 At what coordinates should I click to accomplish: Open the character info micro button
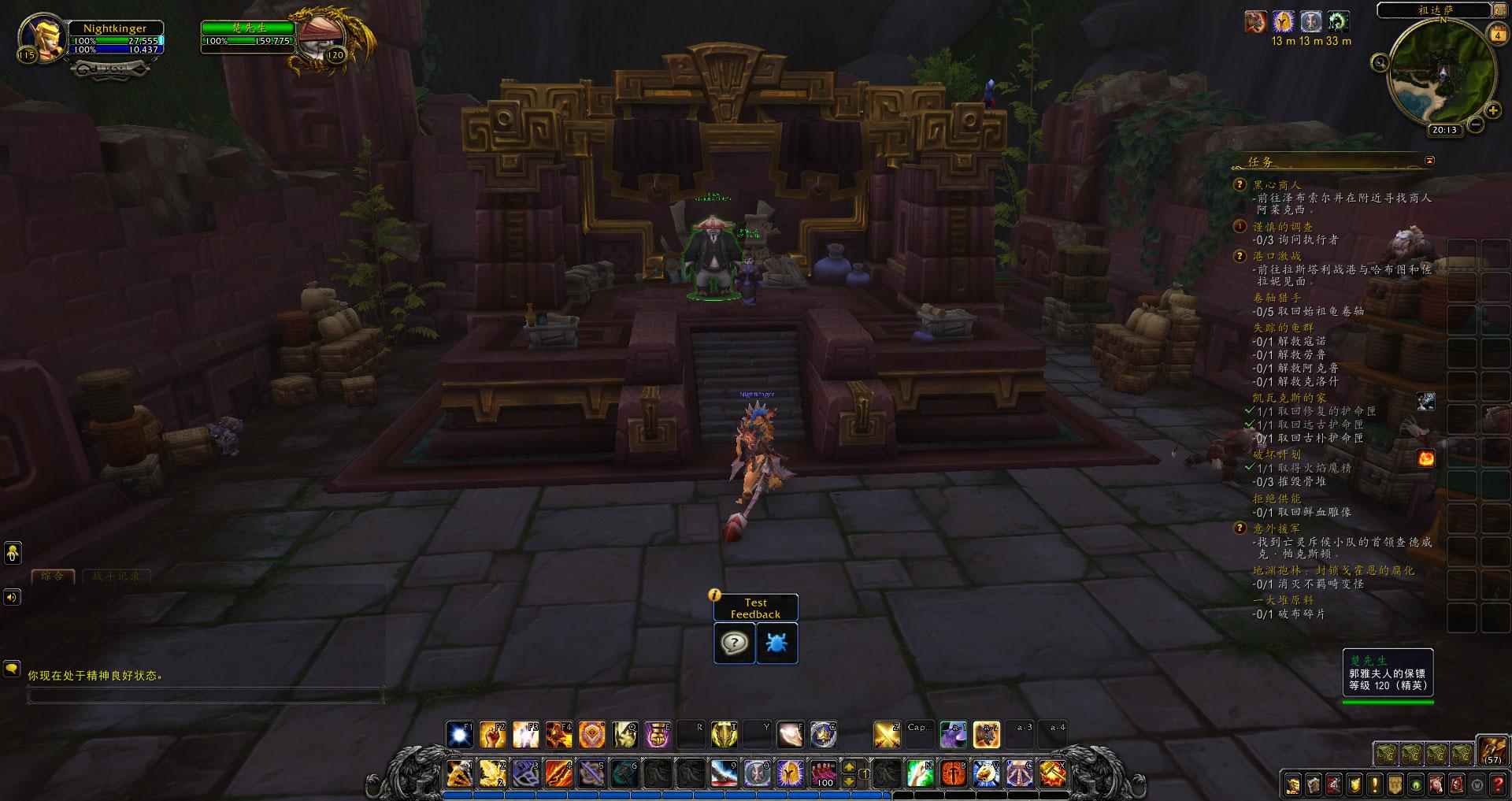(1294, 784)
